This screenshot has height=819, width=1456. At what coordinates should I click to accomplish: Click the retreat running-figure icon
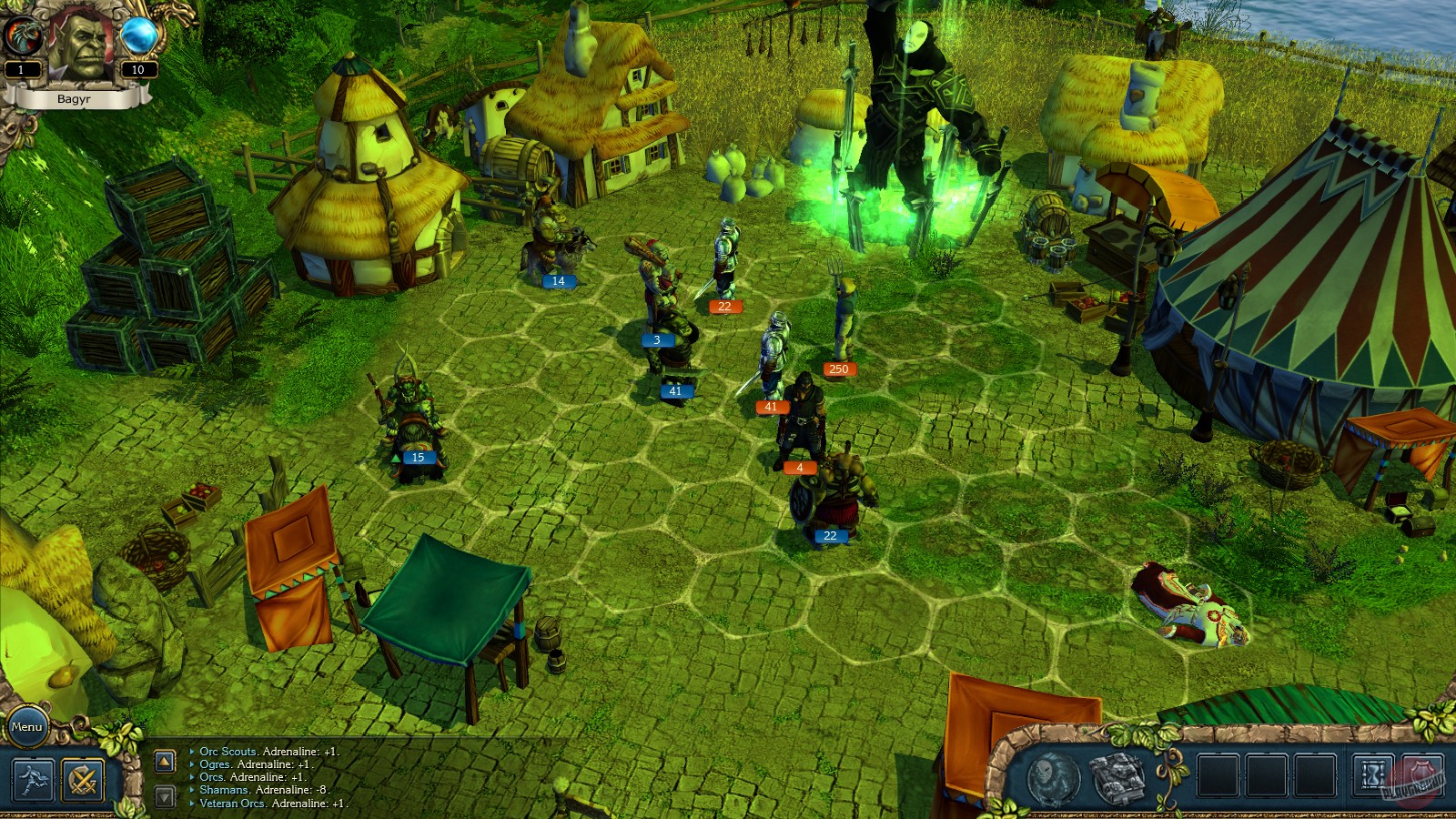point(33,780)
